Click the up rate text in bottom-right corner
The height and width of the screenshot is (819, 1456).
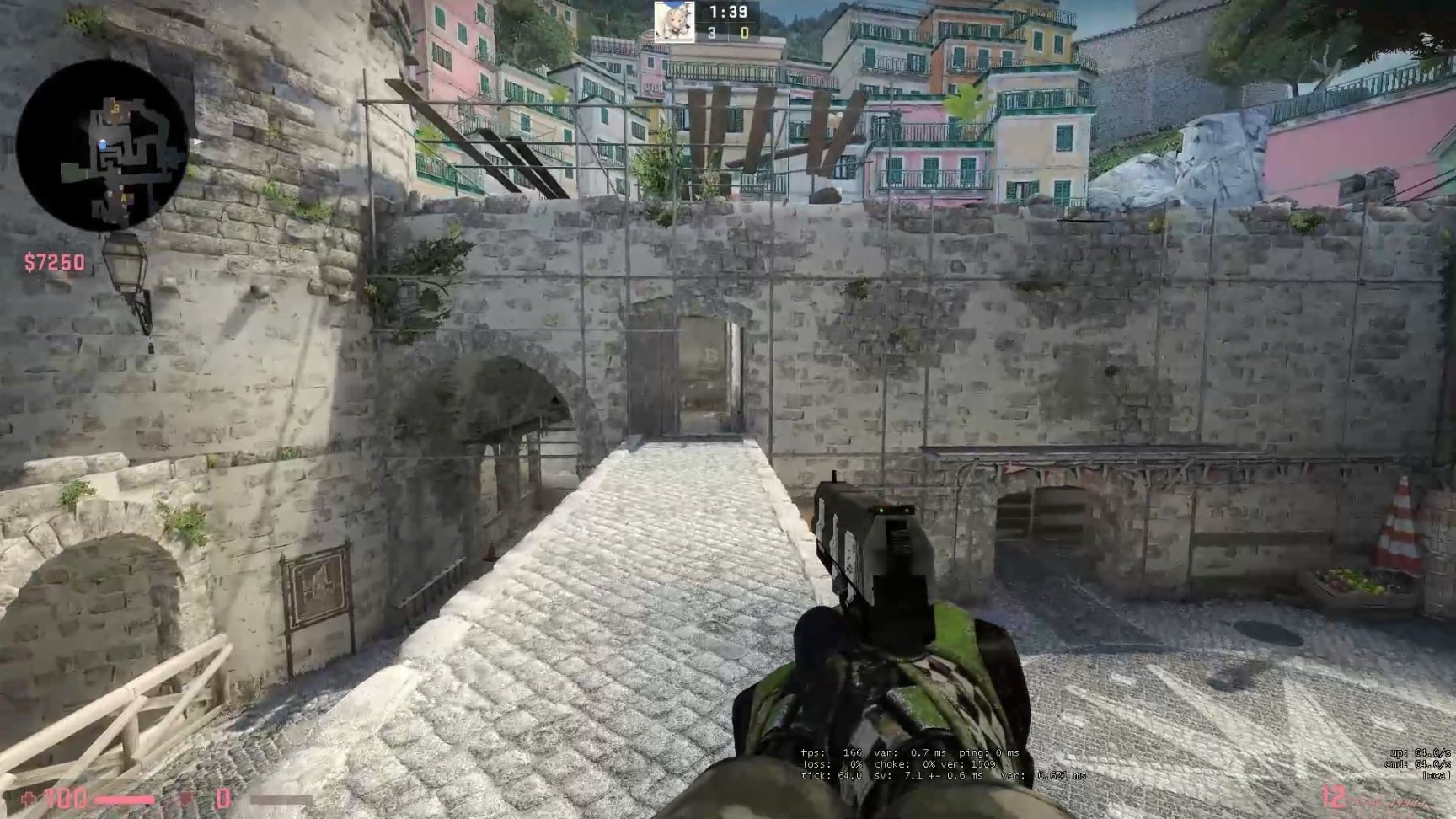[x=1419, y=754]
